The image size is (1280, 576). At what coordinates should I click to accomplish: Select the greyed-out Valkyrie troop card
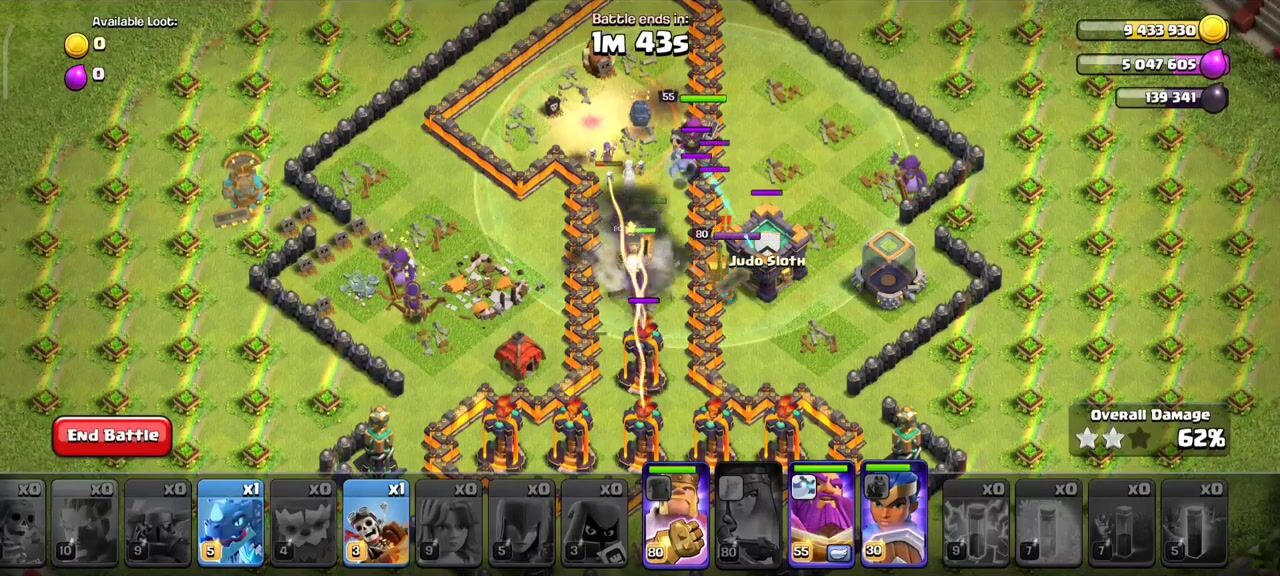point(449,524)
